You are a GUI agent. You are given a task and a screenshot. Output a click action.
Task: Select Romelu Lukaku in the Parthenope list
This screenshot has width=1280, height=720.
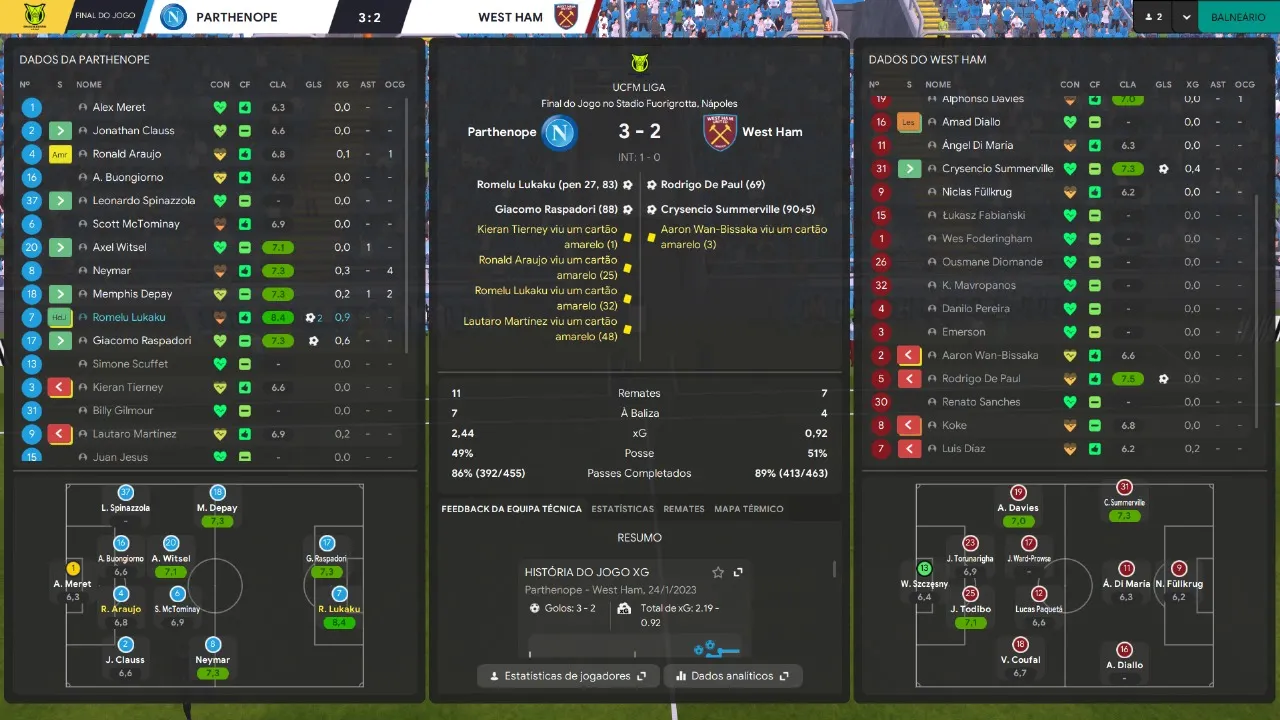(x=129, y=317)
